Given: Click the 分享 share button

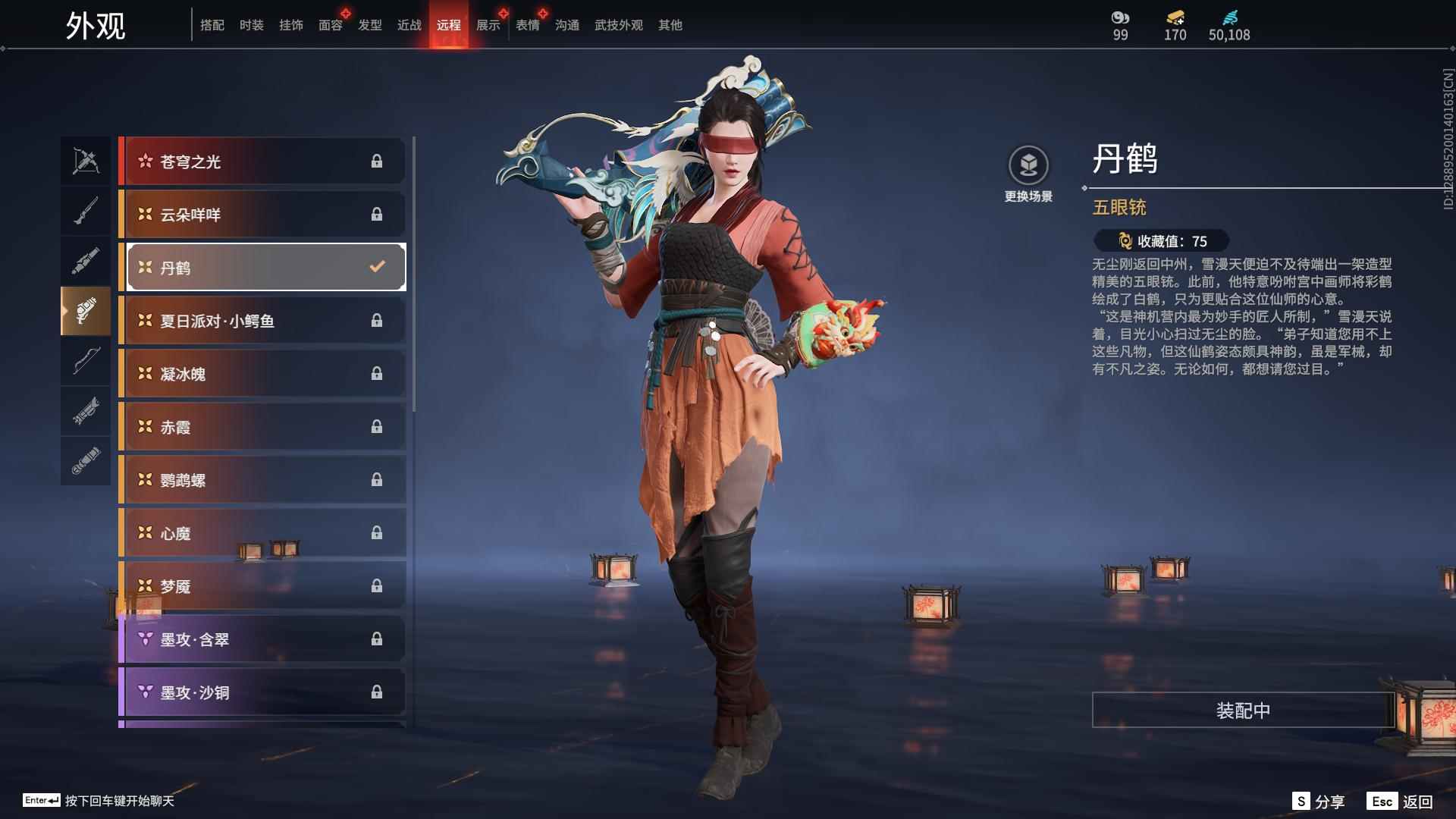Looking at the screenshot, I should 1317,800.
